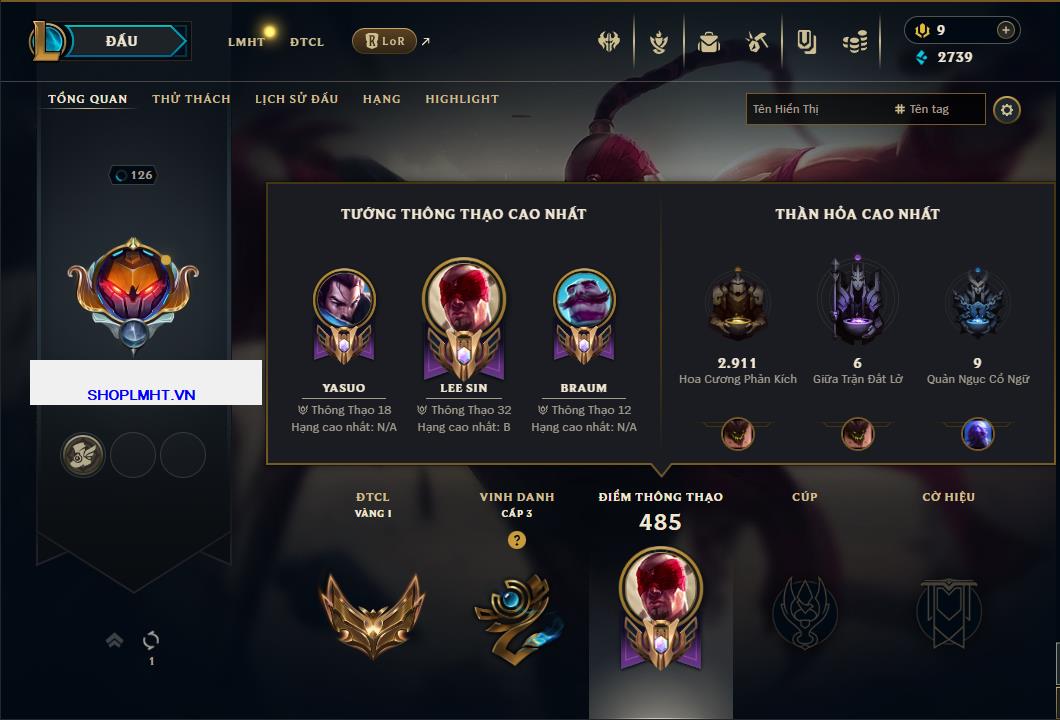The width and height of the screenshot is (1060, 720).
Task: Open the store coins icon
Action: tap(854, 42)
